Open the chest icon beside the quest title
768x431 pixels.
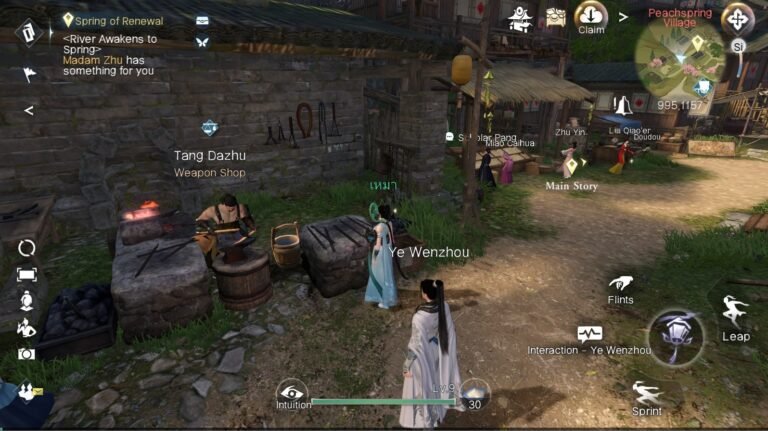coord(203,20)
